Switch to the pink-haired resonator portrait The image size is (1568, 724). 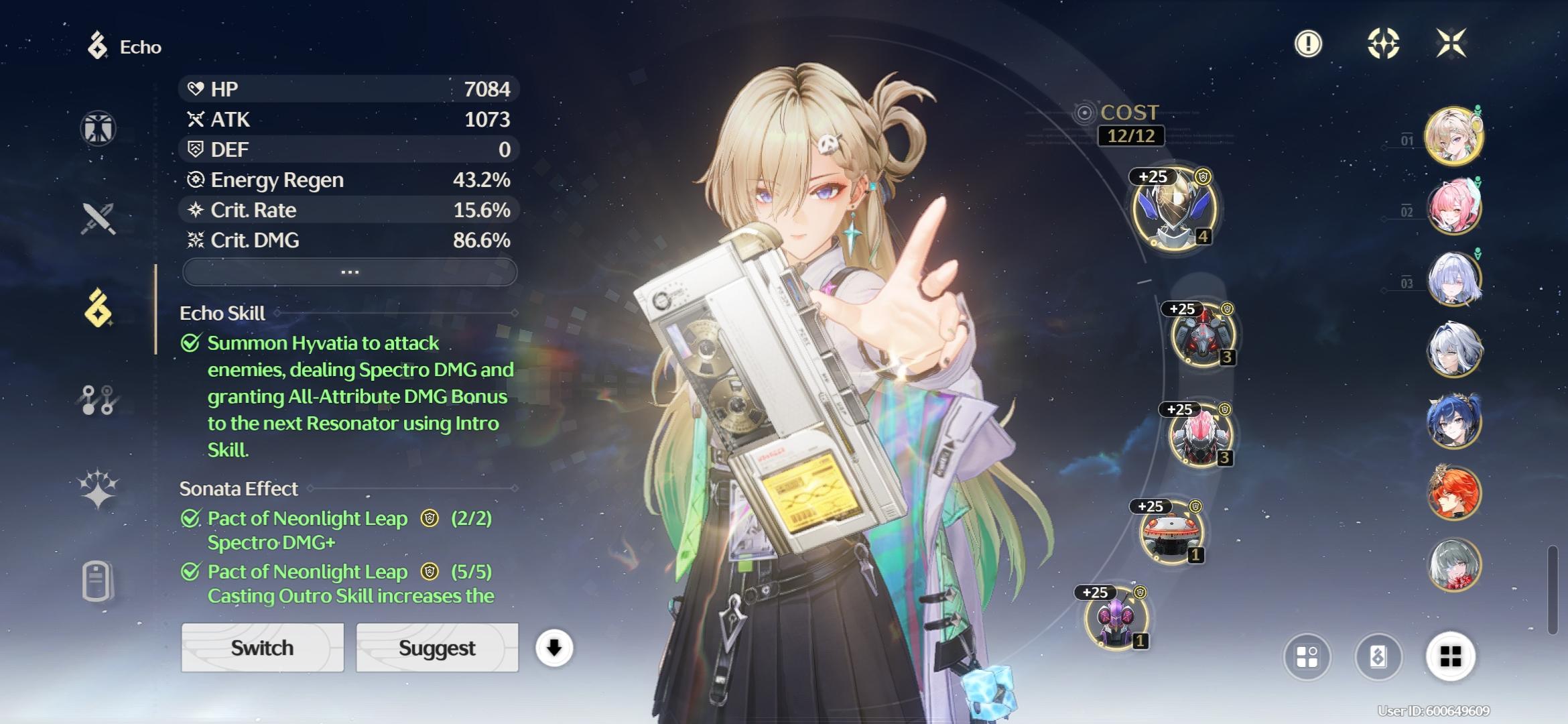(x=1453, y=207)
